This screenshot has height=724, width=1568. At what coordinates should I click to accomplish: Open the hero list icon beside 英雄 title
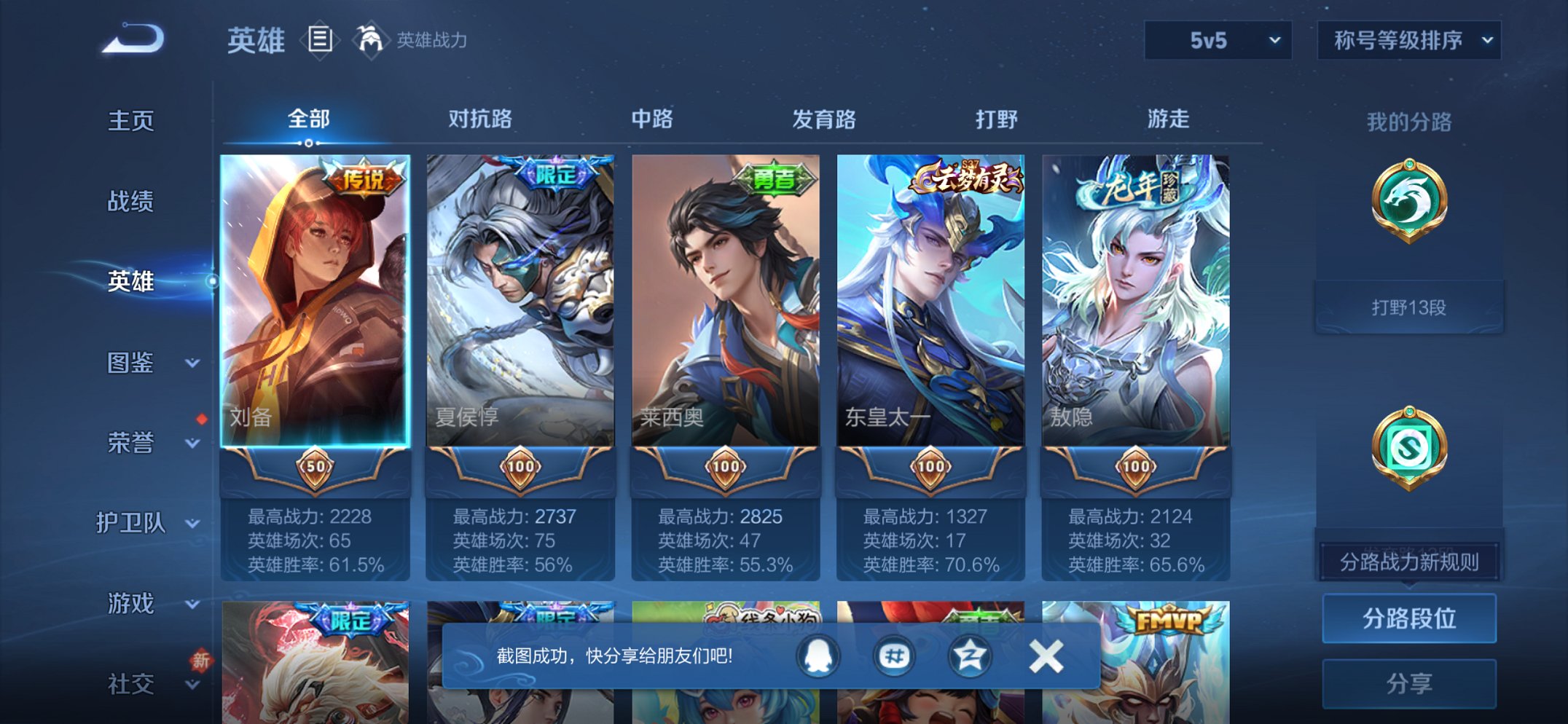pyautogui.click(x=321, y=40)
